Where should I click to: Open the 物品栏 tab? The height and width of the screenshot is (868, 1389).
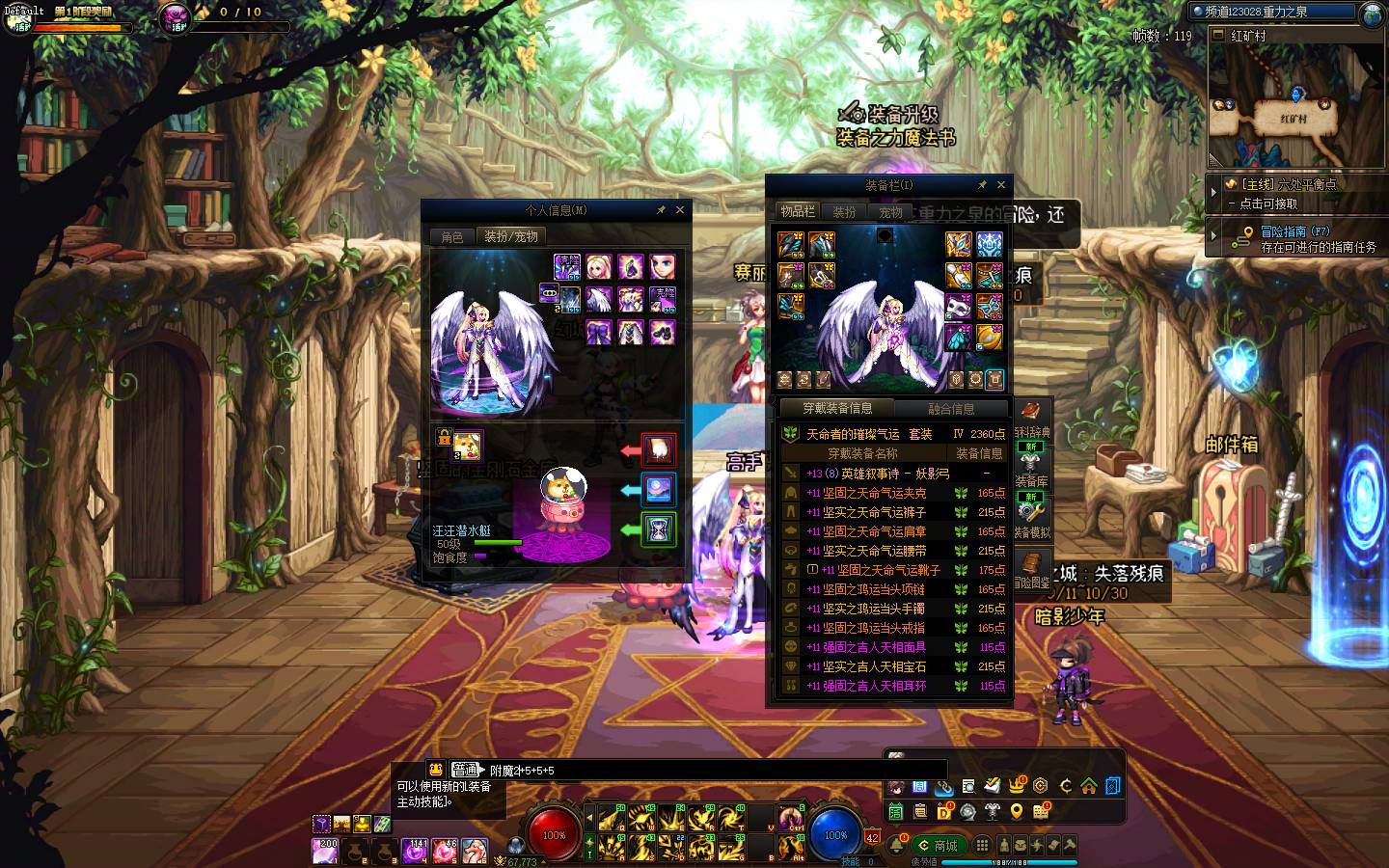pyautogui.click(x=798, y=212)
